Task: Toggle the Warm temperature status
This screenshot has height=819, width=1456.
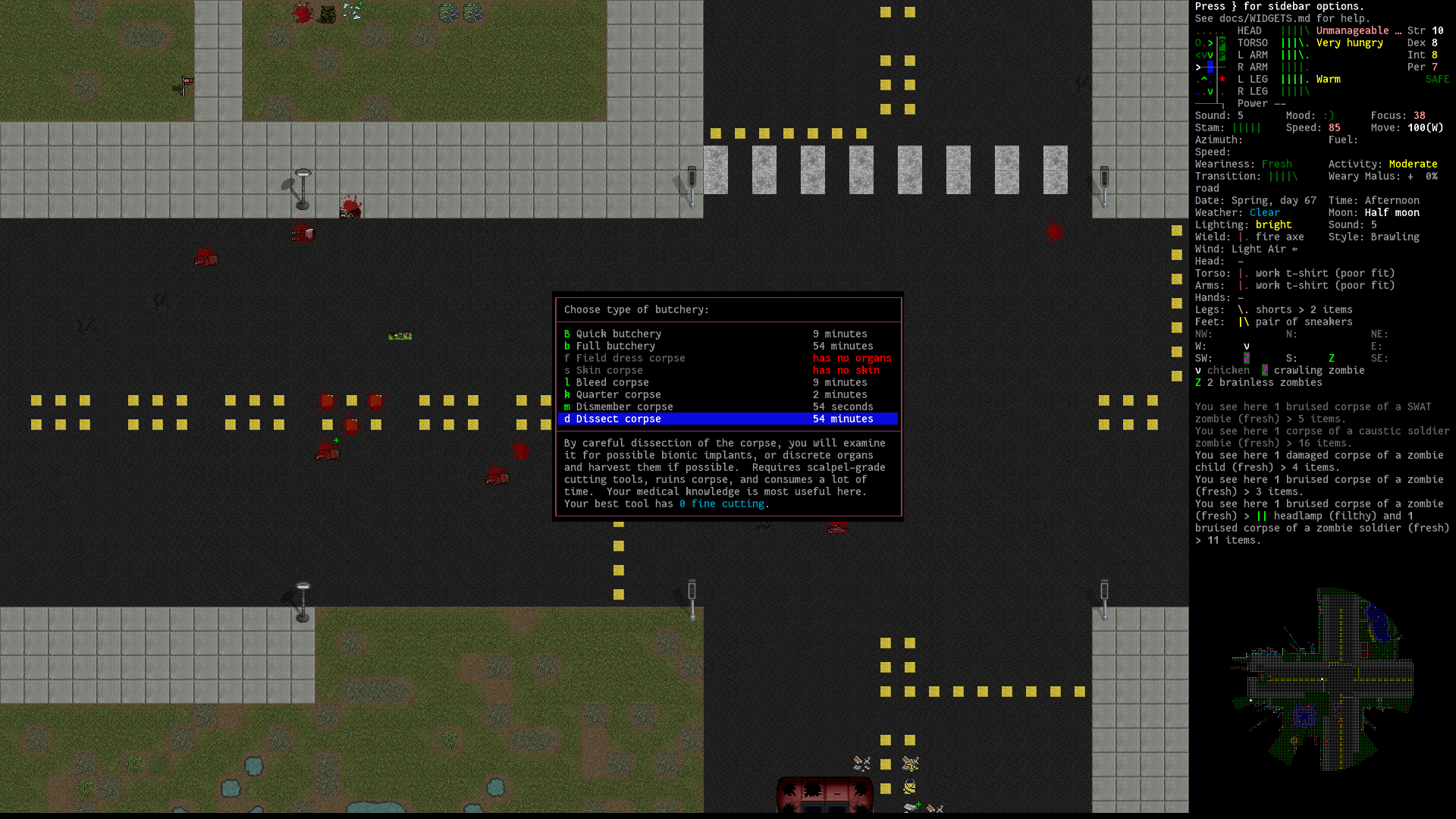Action: [x=1329, y=79]
